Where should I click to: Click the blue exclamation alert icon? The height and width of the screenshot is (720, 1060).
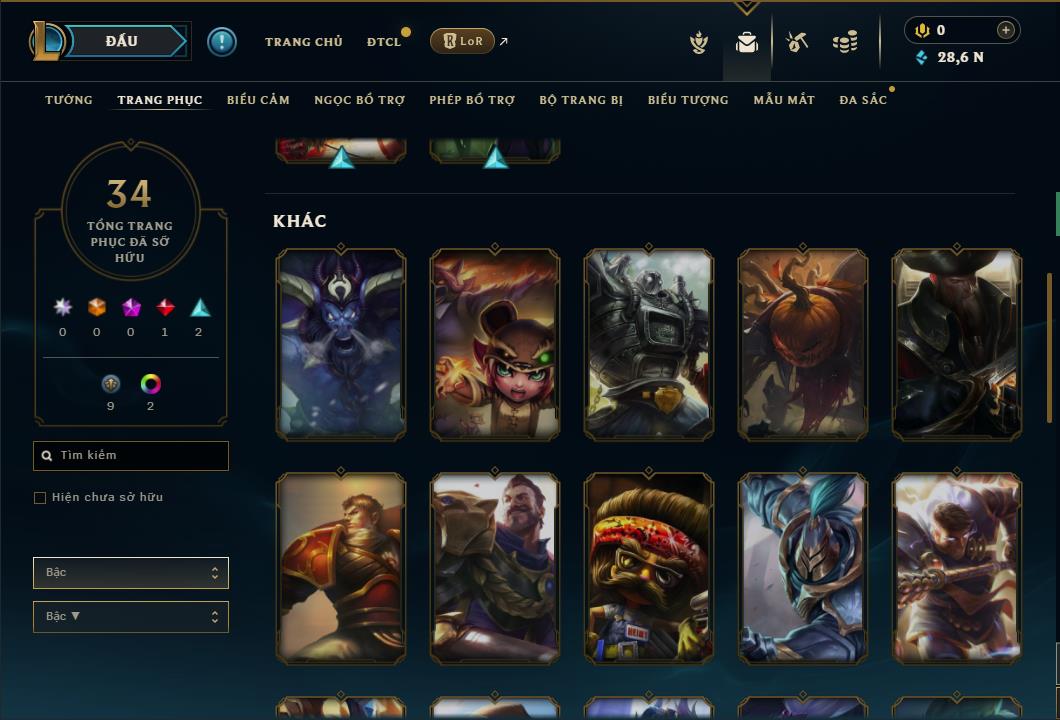click(x=222, y=41)
